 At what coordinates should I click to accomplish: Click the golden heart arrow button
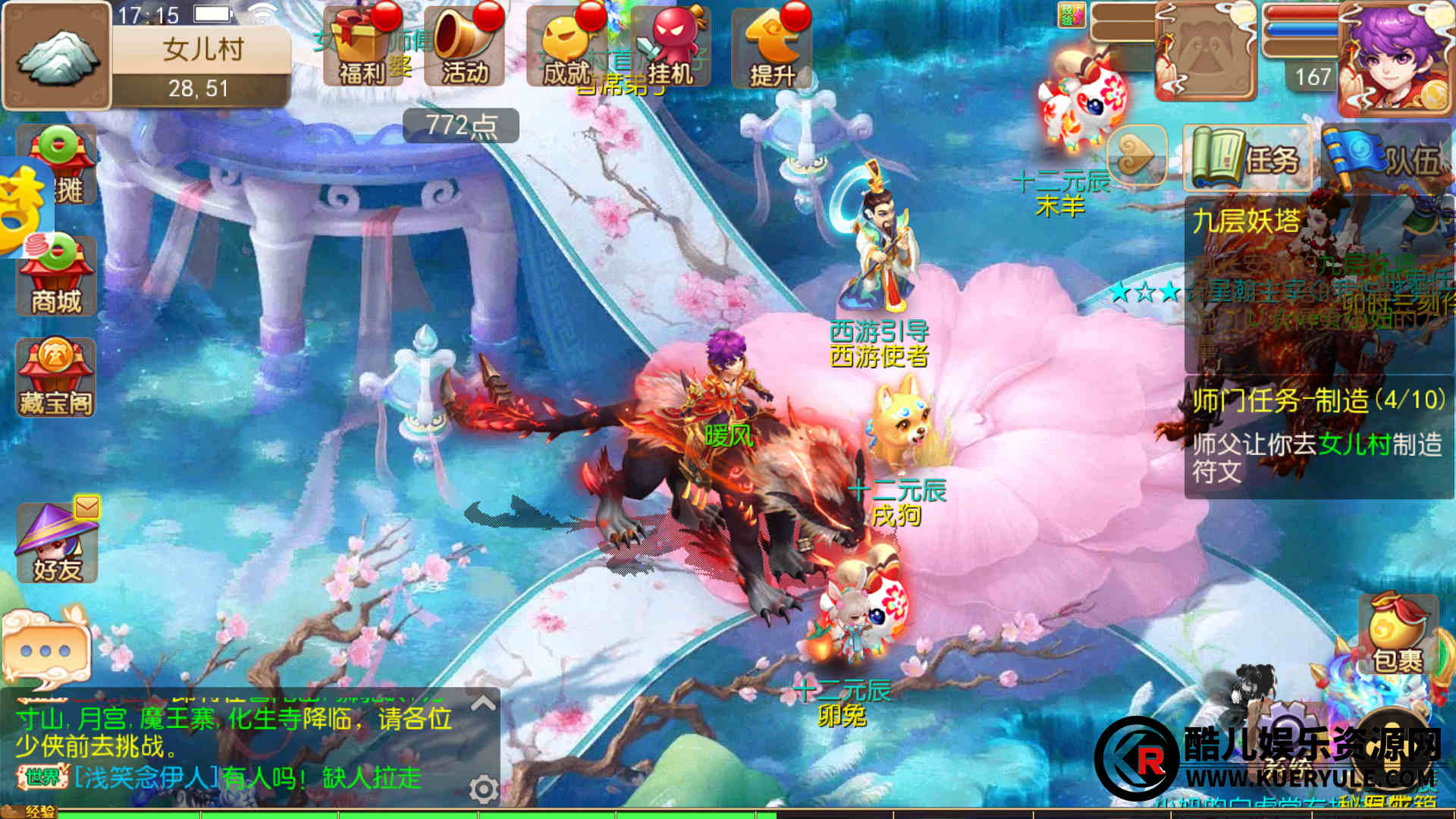point(1135,156)
